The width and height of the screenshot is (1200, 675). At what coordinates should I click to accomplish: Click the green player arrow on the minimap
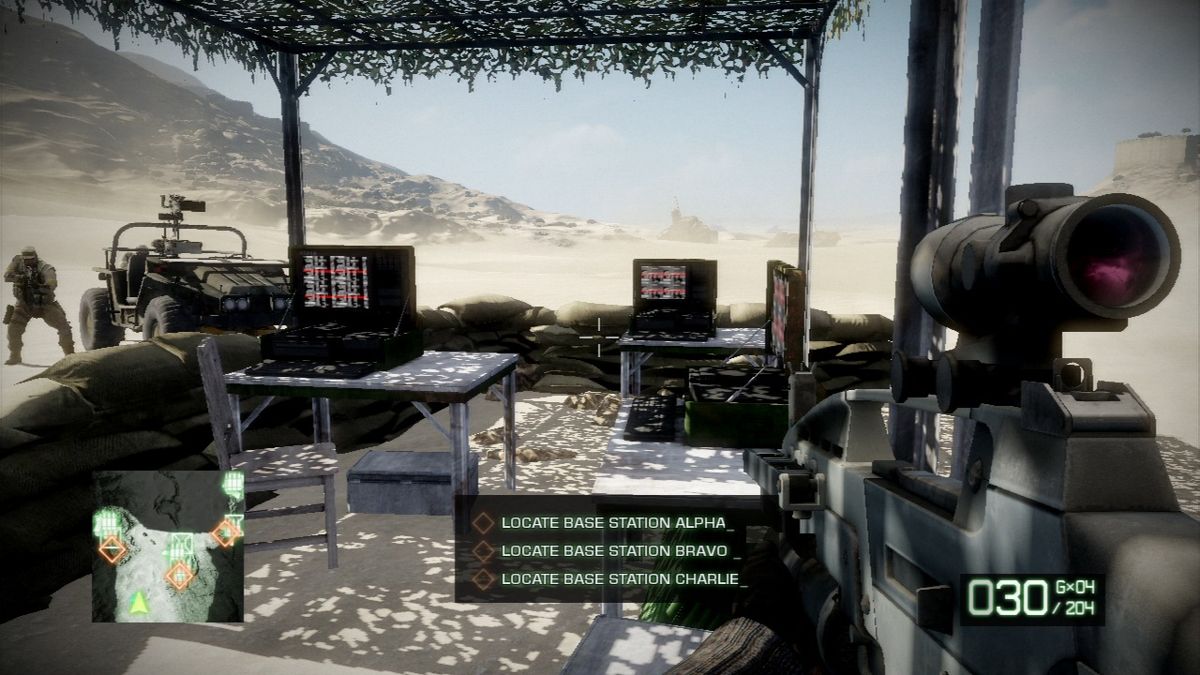(138, 601)
